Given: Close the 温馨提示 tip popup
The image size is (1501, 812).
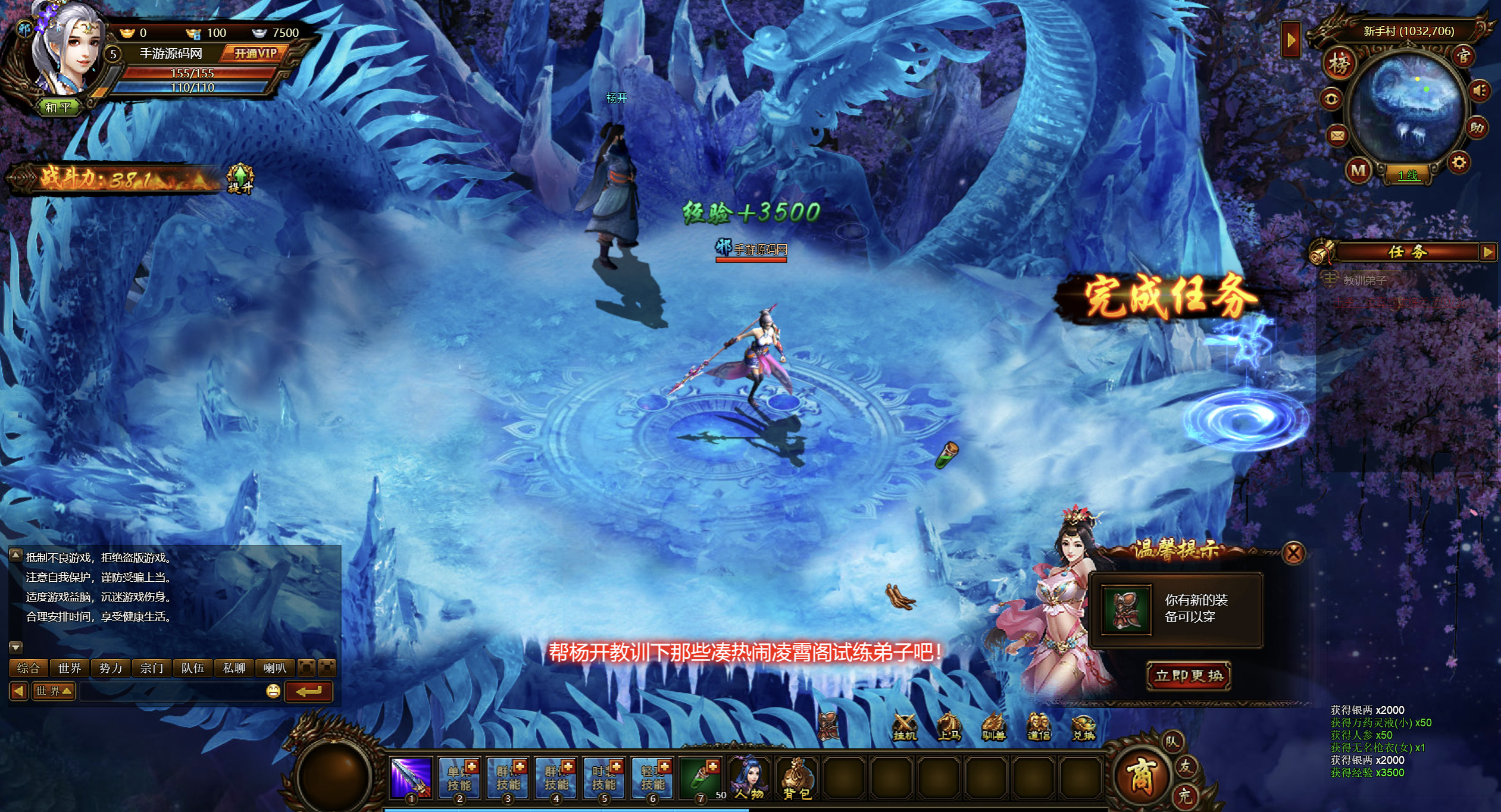Looking at the screenshot, I should click(x=1293, y=553).
